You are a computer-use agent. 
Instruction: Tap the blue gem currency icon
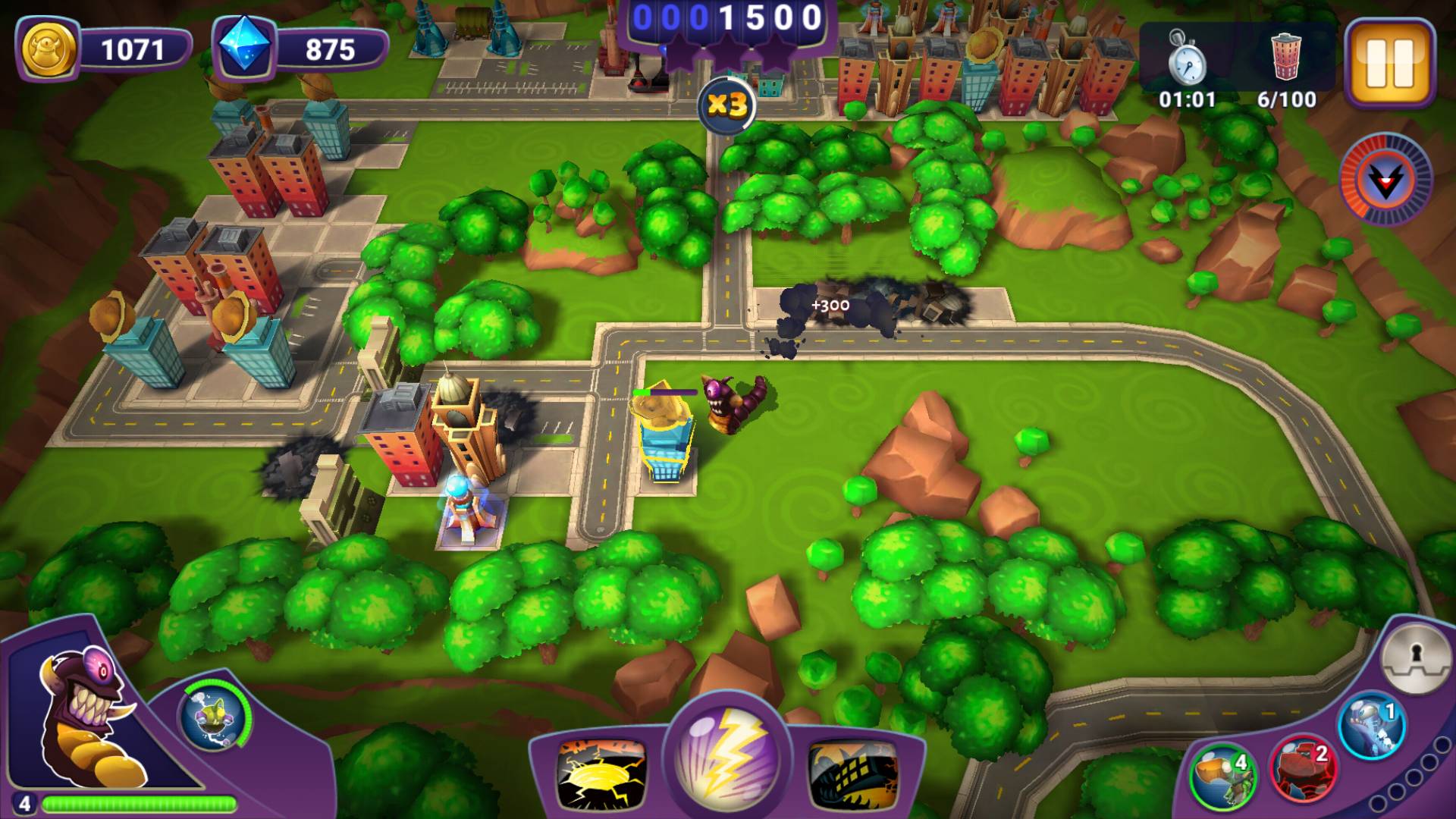(x=244, y=49)
